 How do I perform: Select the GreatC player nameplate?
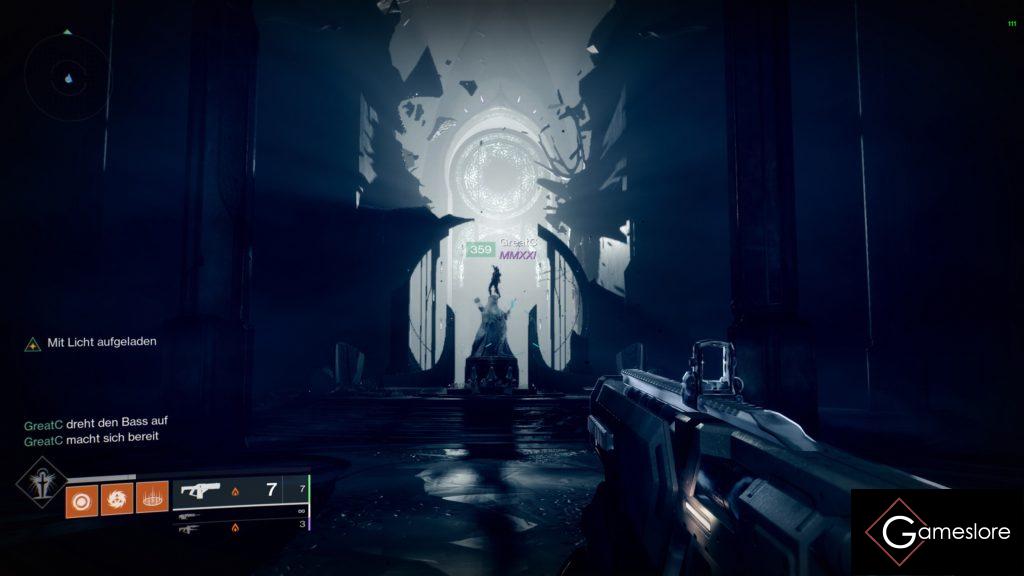518,244
